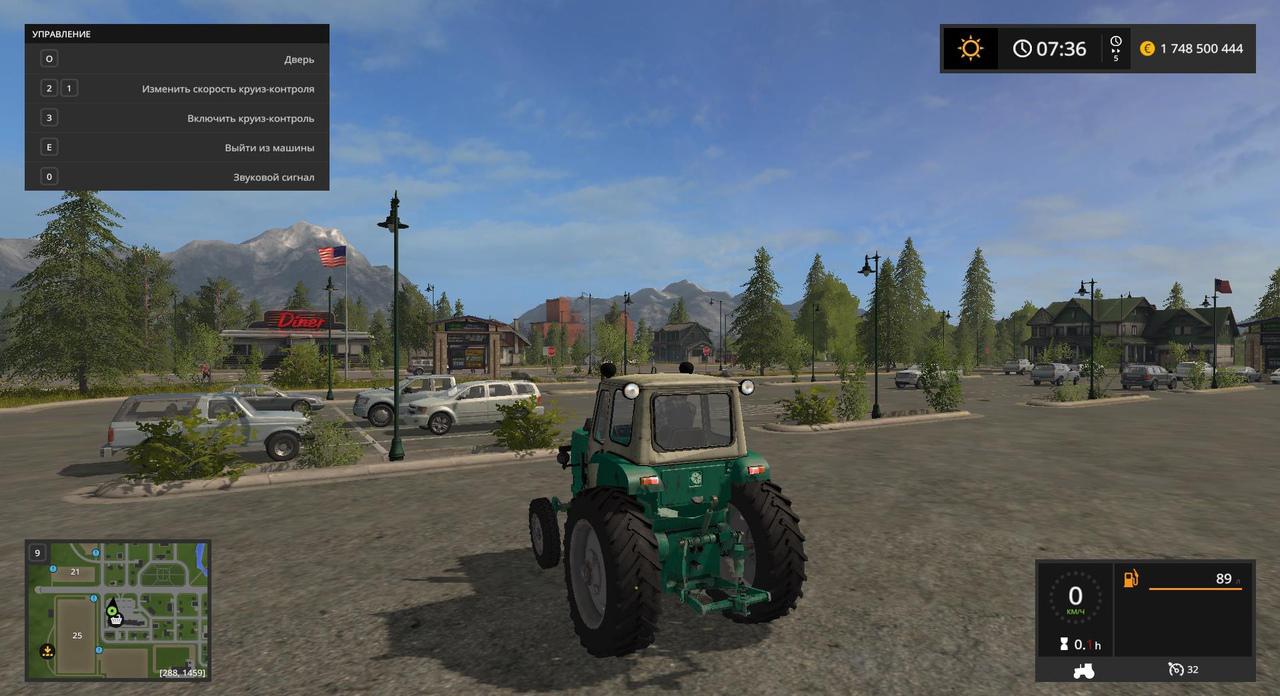The width and height of the screenshot is (1280, 696).
Task: Select the "Включить круиз-контроль" help row
Action: [x=177, y=118]
